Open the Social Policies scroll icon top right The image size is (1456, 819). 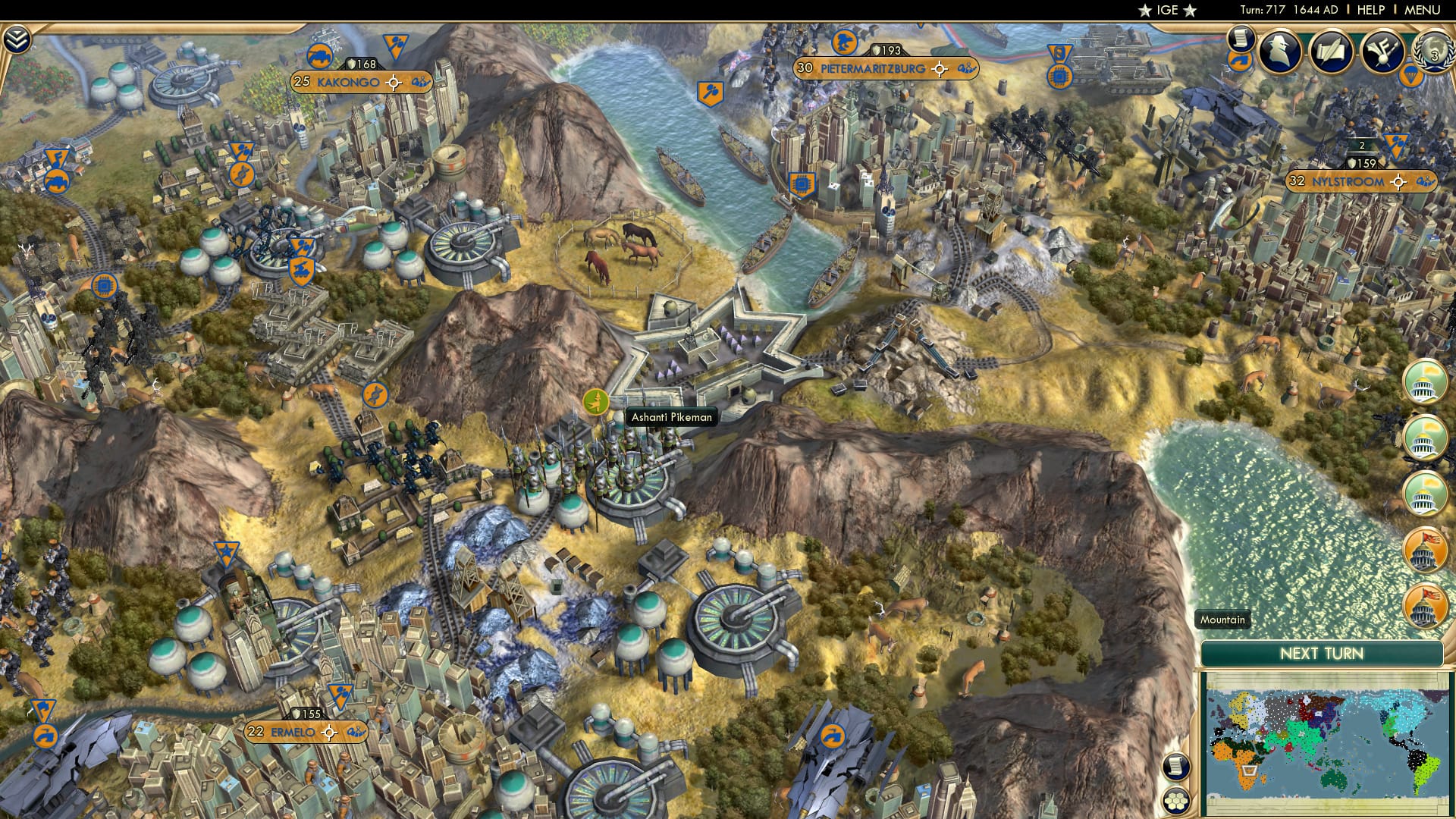(1241, 39)
